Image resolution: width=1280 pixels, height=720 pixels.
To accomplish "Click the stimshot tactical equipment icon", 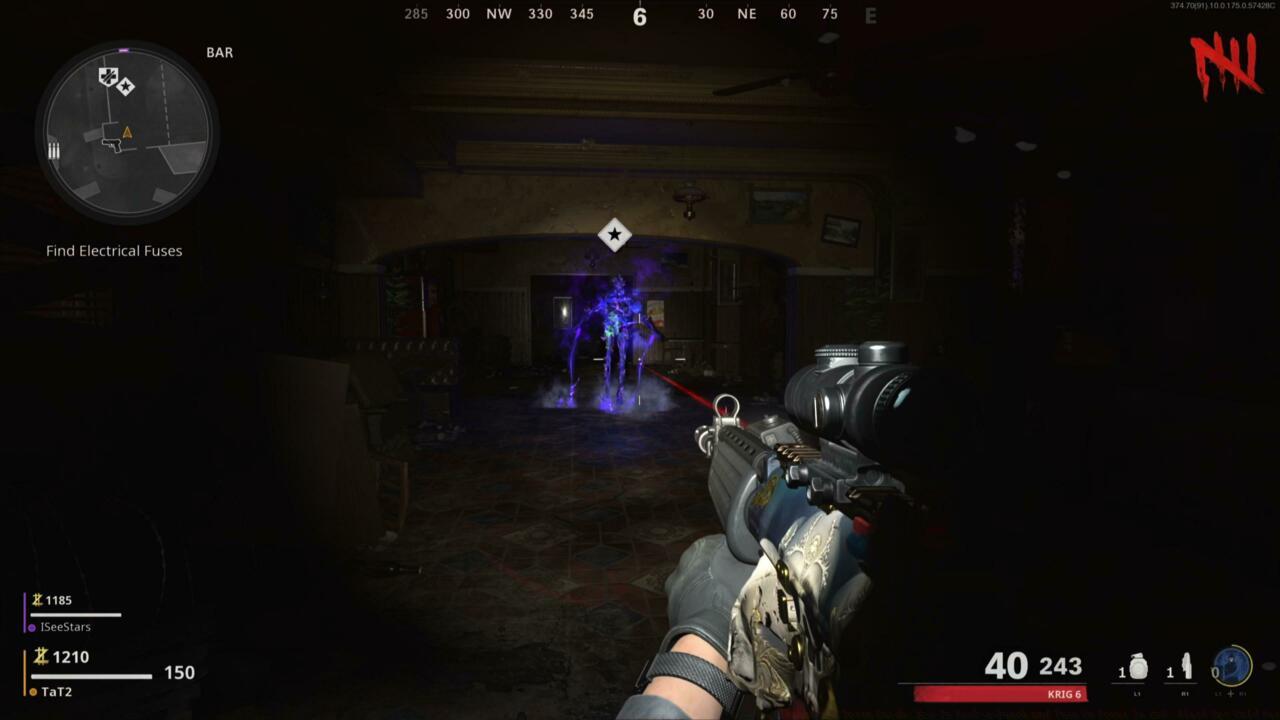I will [1184, 663].
